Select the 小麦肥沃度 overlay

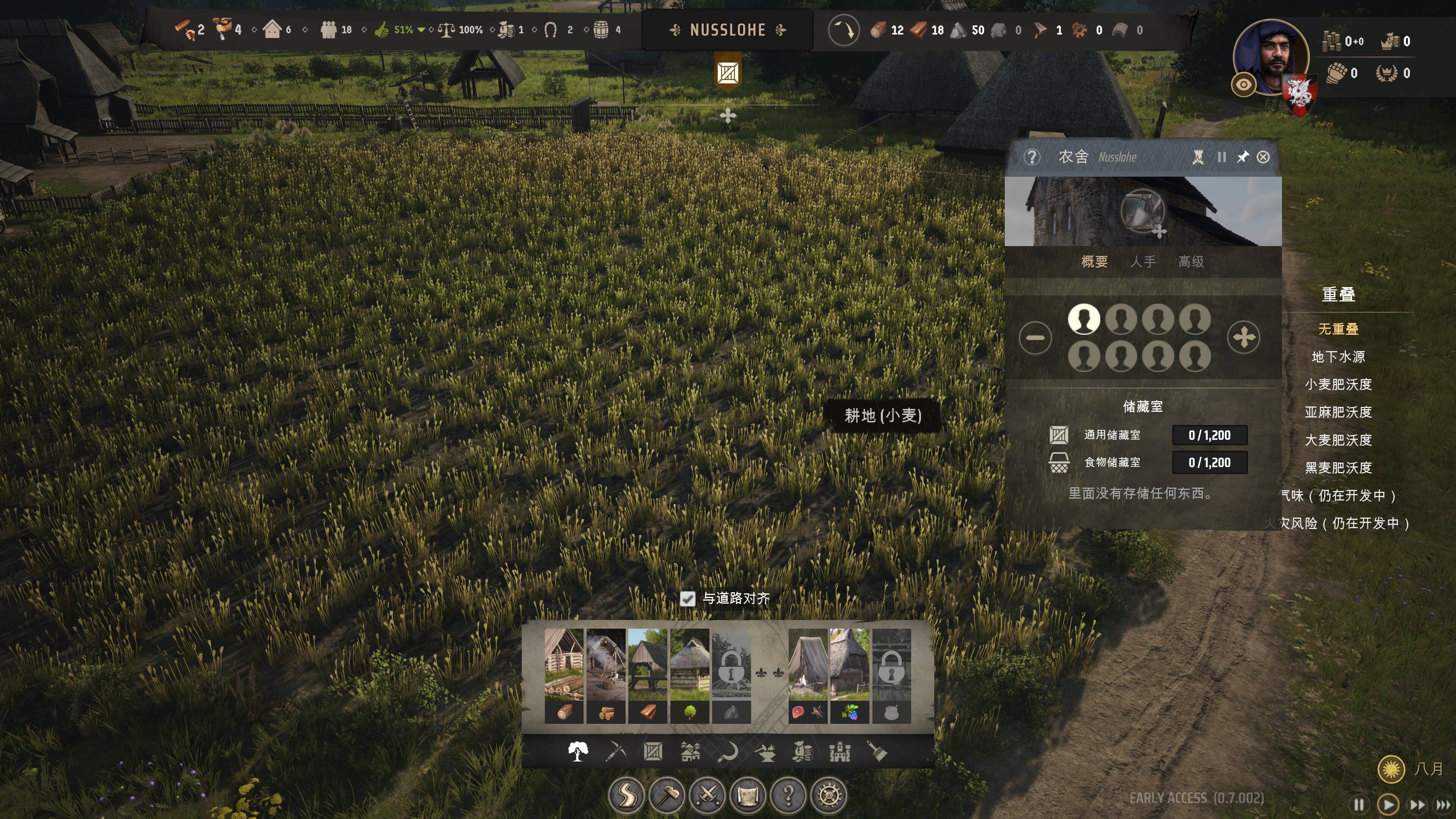1338,384
